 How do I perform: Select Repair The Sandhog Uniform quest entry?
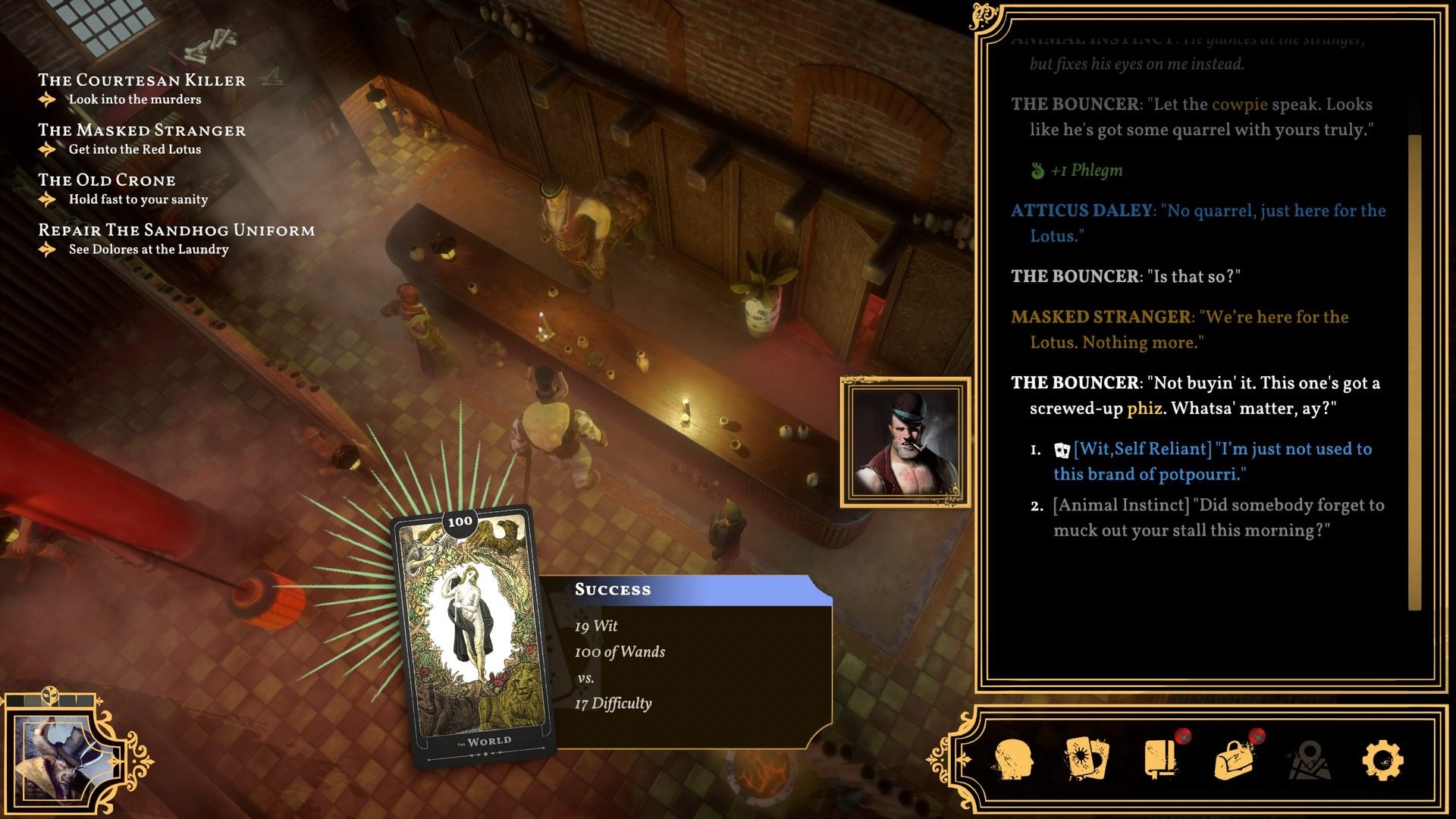(176, 231)
